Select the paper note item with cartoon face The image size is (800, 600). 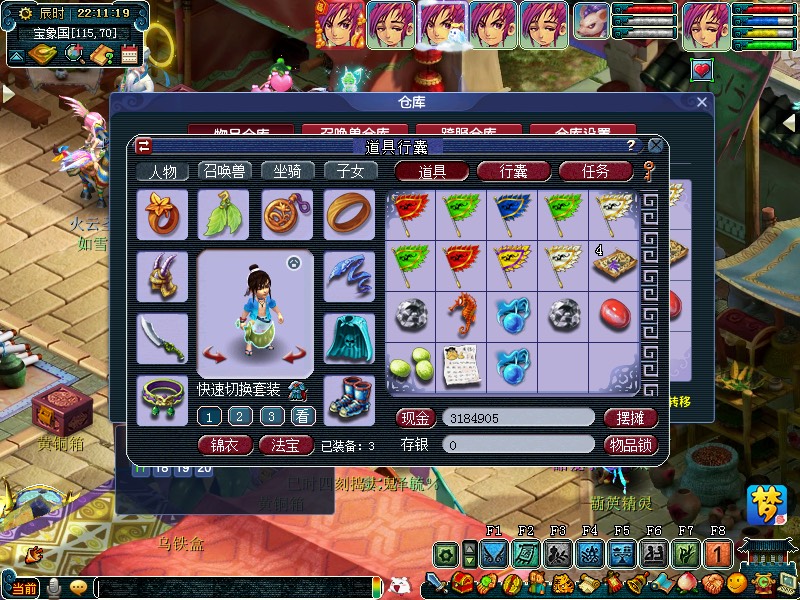[x=462, y=365]
